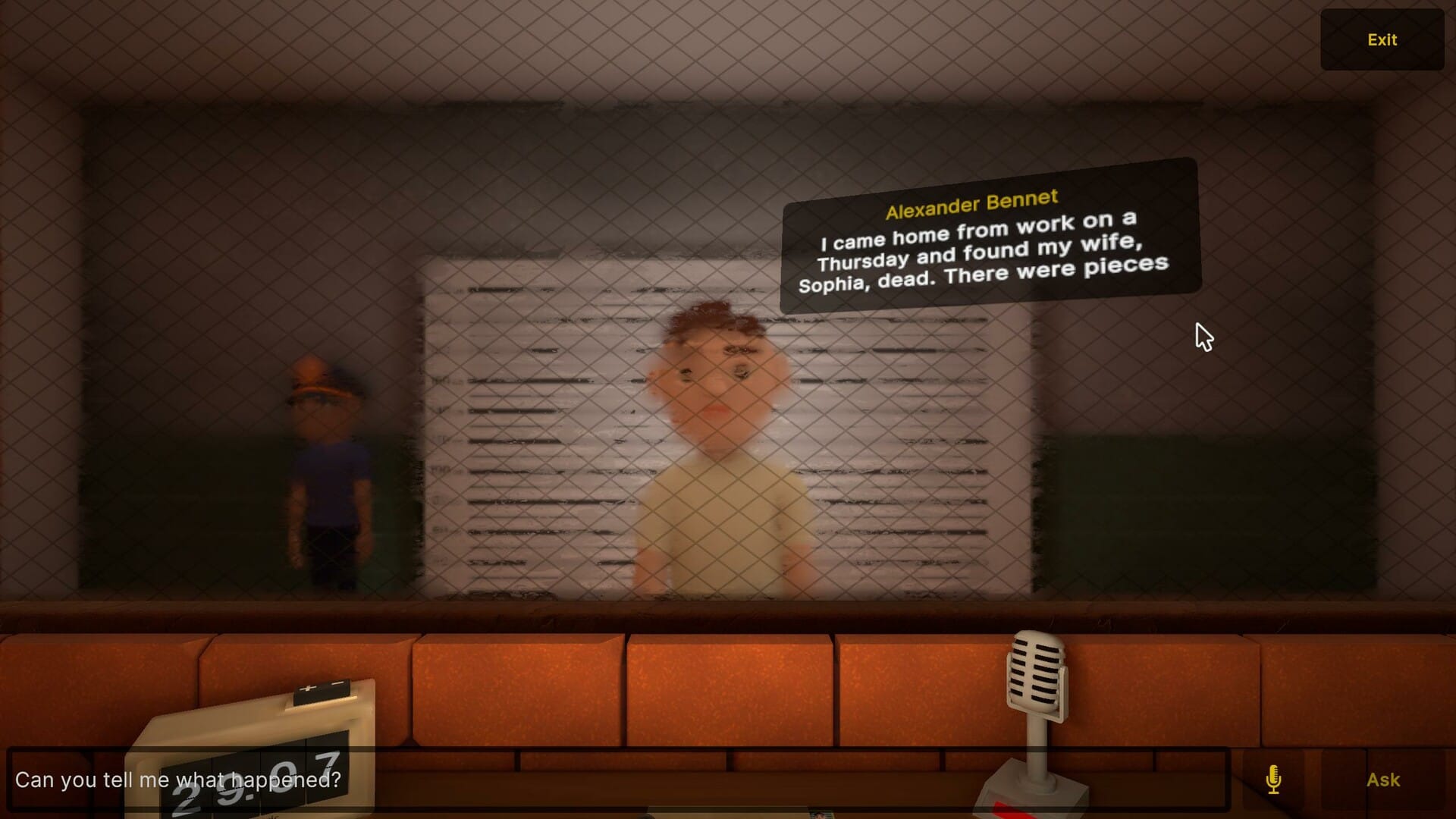
Task: Click Exit in the top right corner
Action: point(1382,39)
